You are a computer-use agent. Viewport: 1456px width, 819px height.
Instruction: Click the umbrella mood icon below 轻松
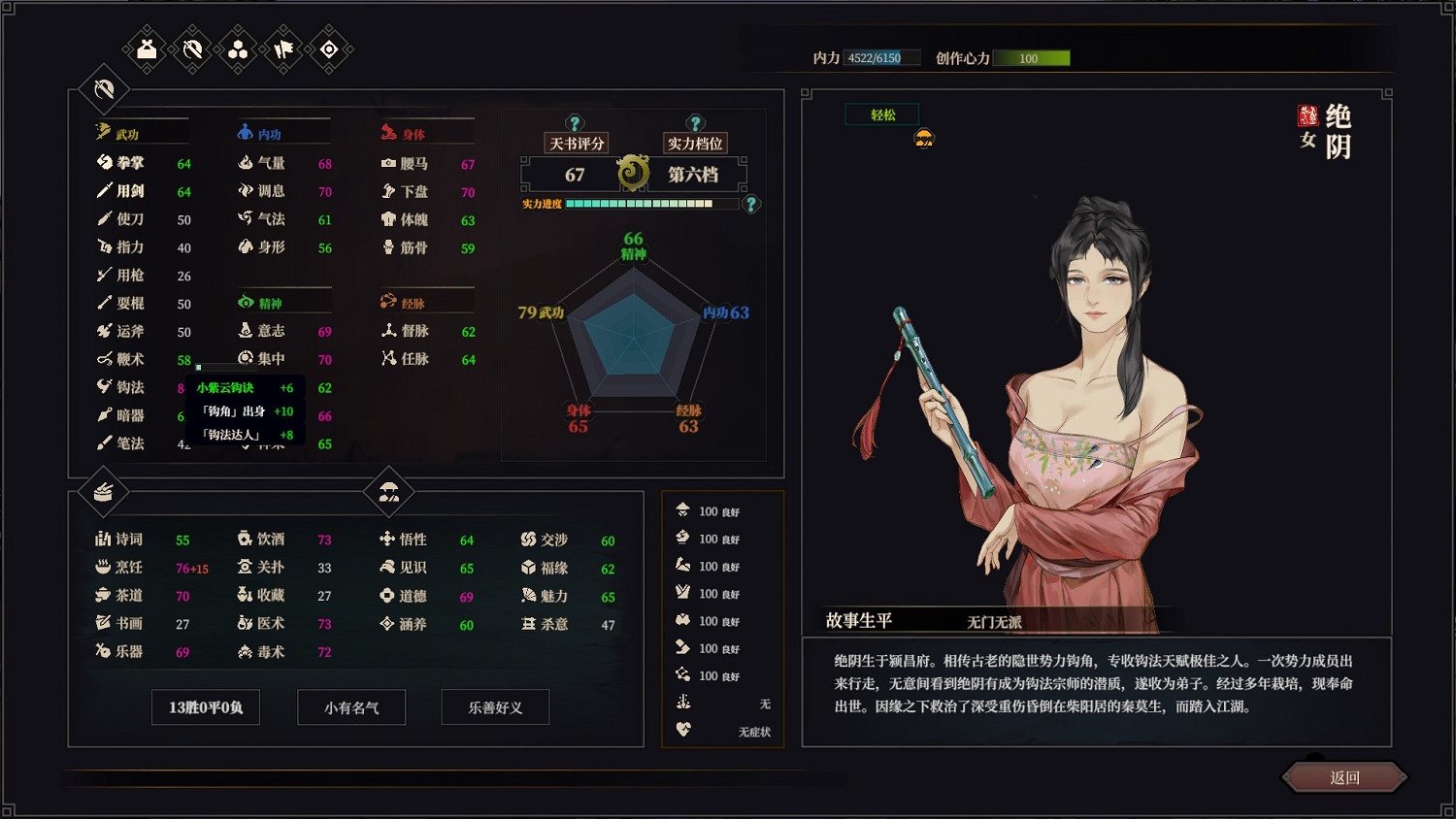[x=926, y=140]
